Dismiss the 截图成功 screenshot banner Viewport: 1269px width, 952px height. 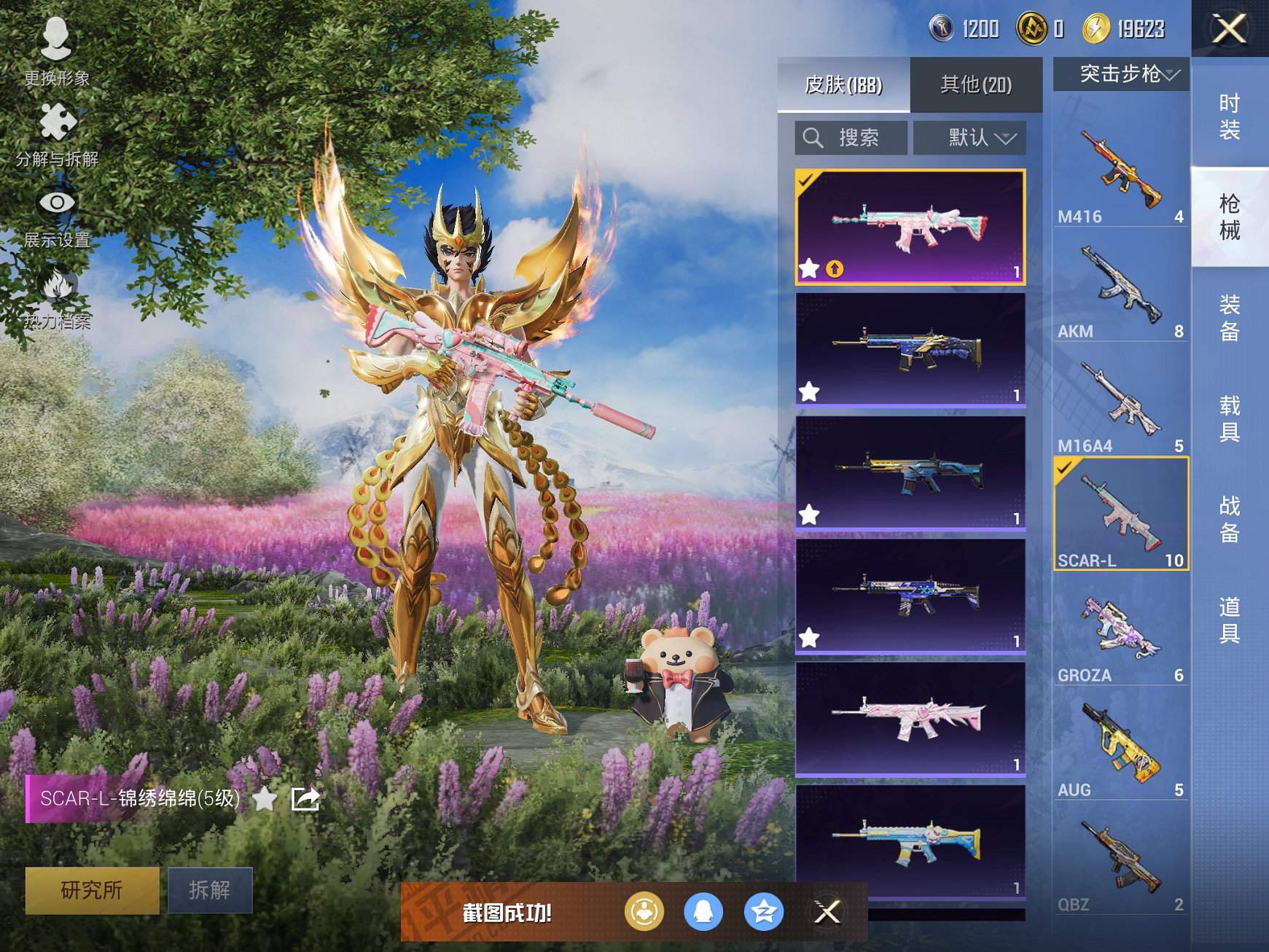click(827, 911)
